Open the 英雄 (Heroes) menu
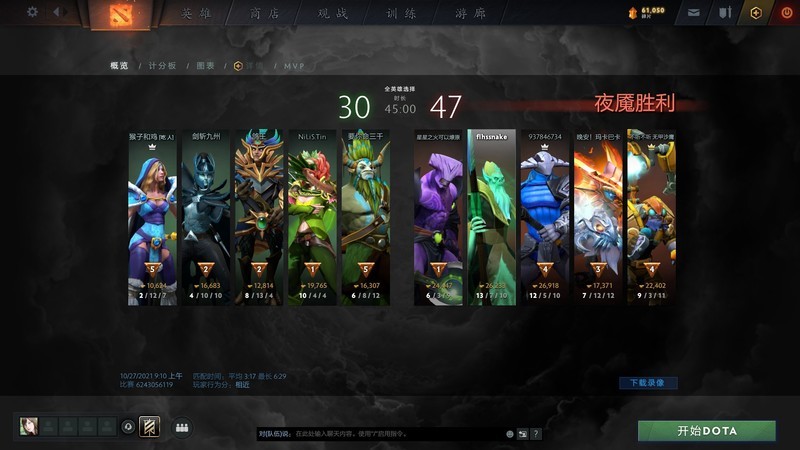 (197, 13)
